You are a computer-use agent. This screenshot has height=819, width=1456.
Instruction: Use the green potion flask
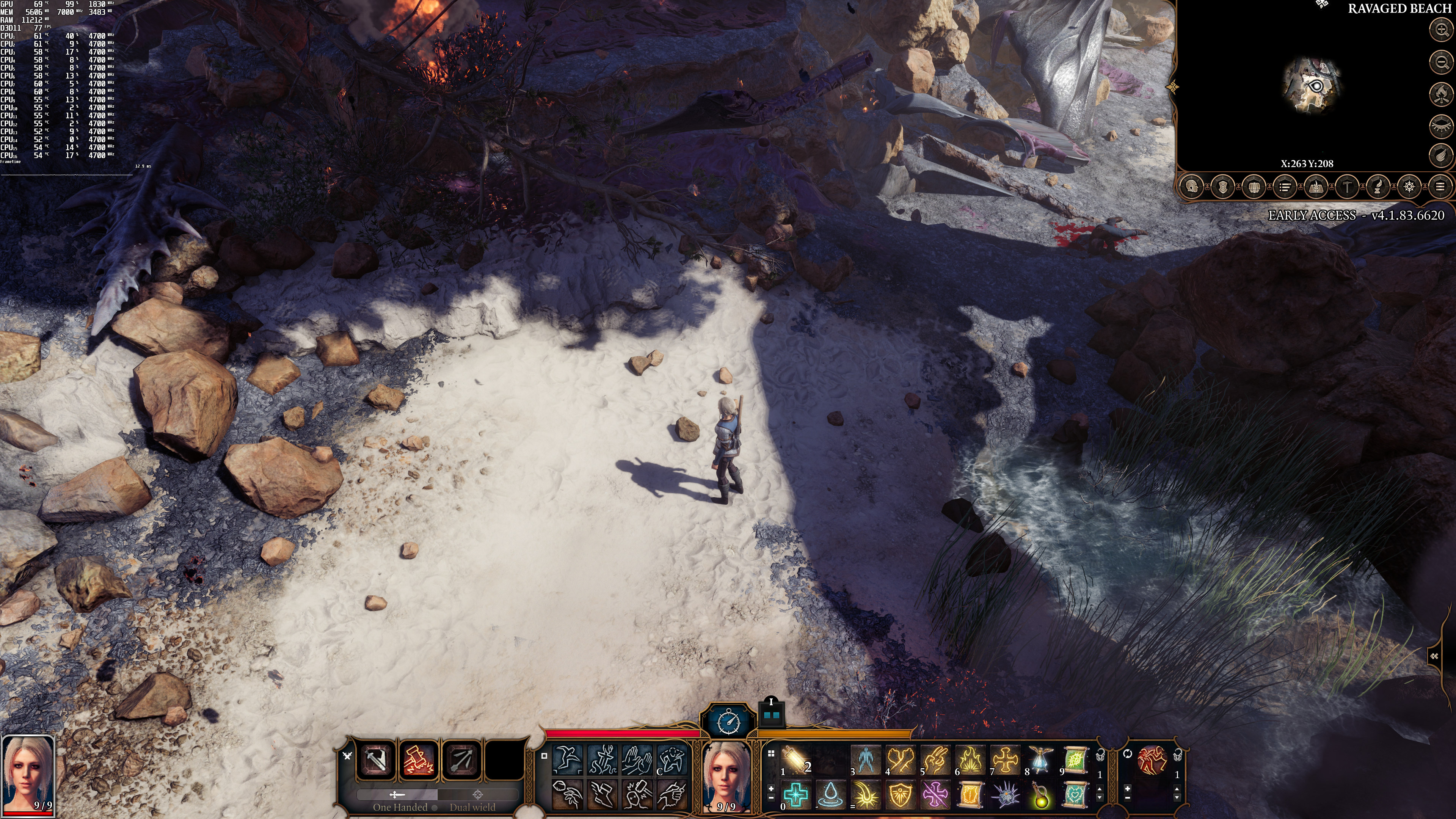[x=1040, y=795]
